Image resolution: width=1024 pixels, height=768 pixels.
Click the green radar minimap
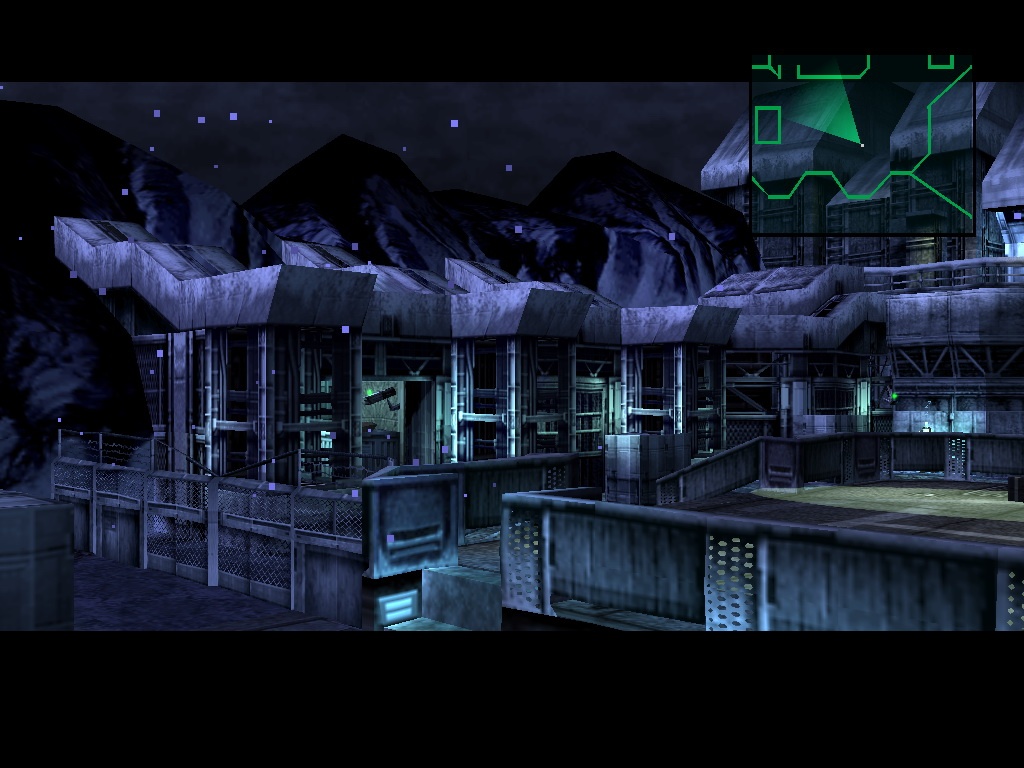(x=862, y=144)
